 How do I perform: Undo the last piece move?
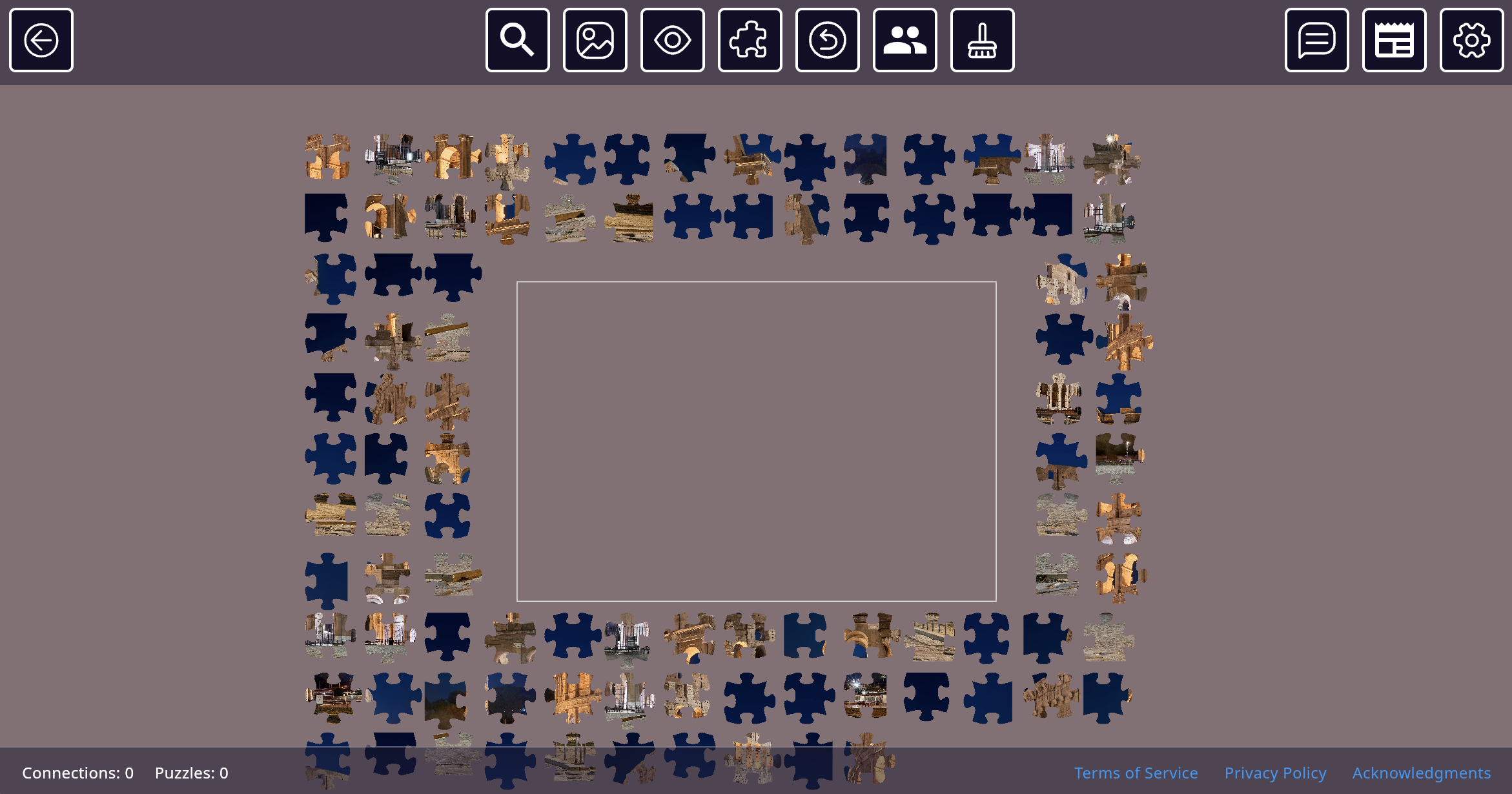pos(827,40)
